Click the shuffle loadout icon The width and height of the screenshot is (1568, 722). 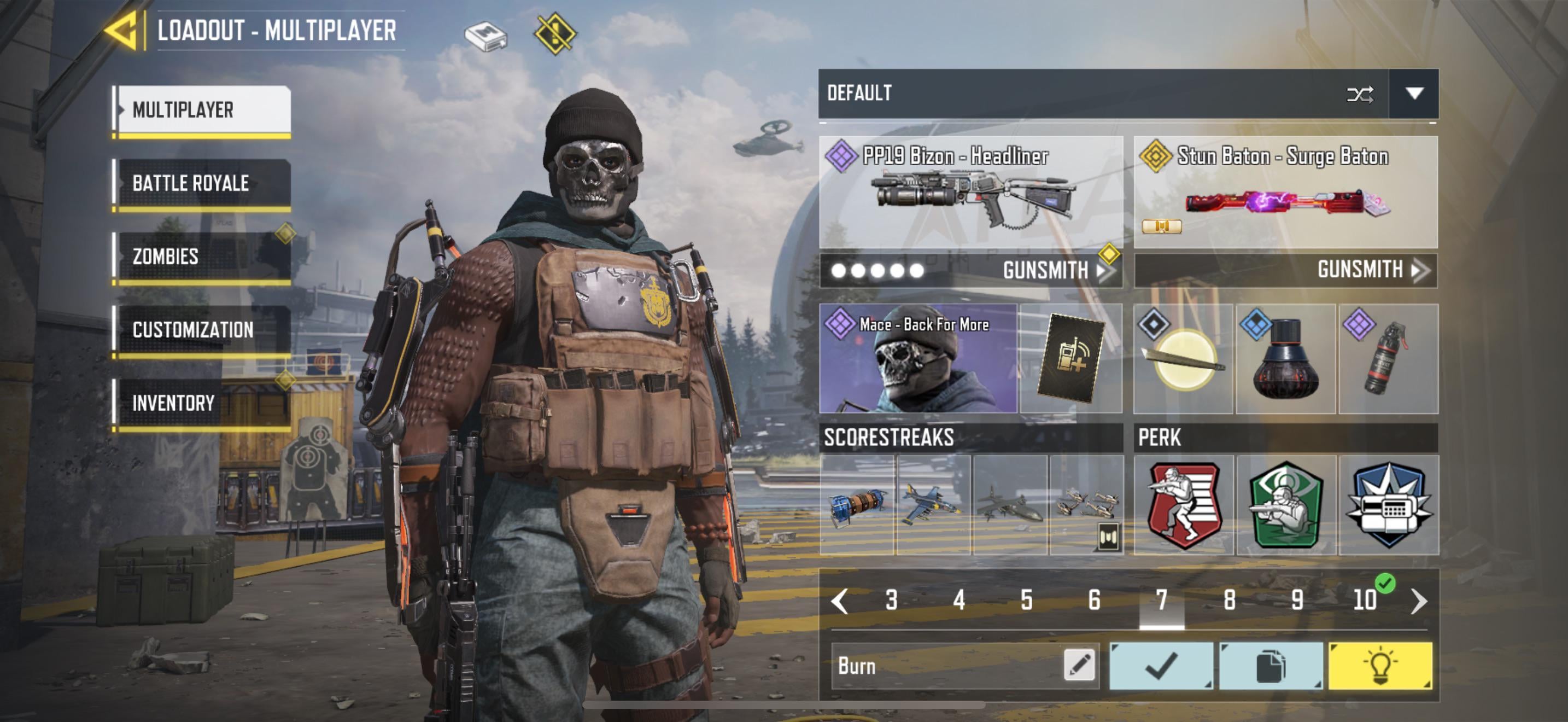(1359, 95)
